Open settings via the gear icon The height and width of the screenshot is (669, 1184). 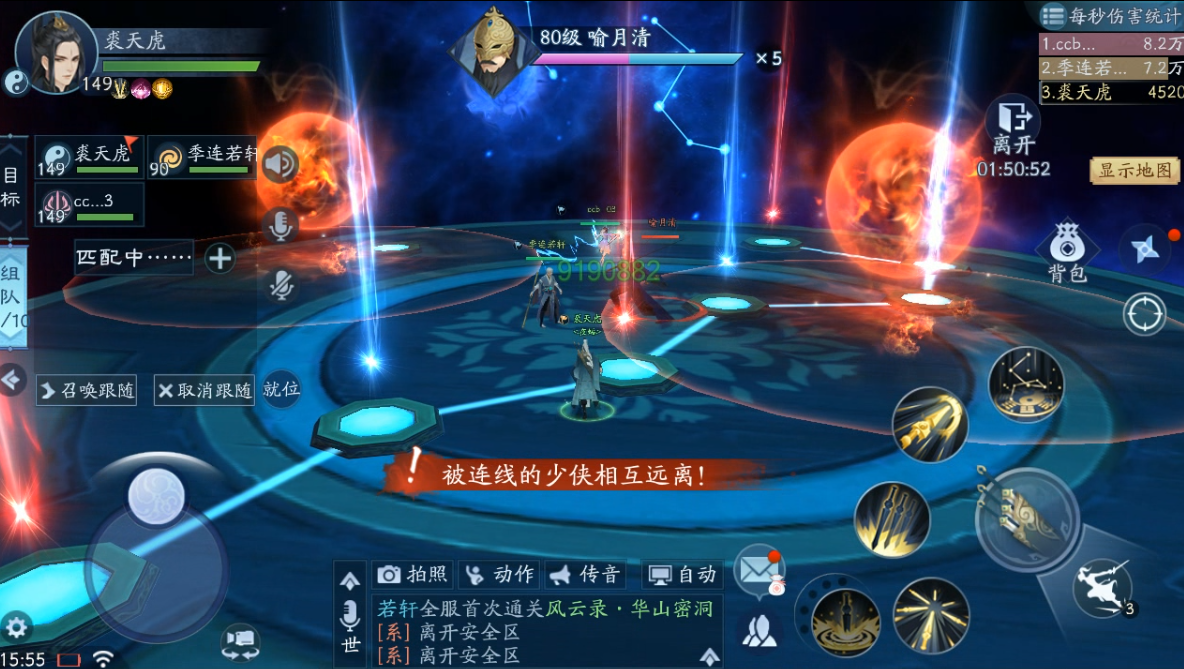pos(17,627)
